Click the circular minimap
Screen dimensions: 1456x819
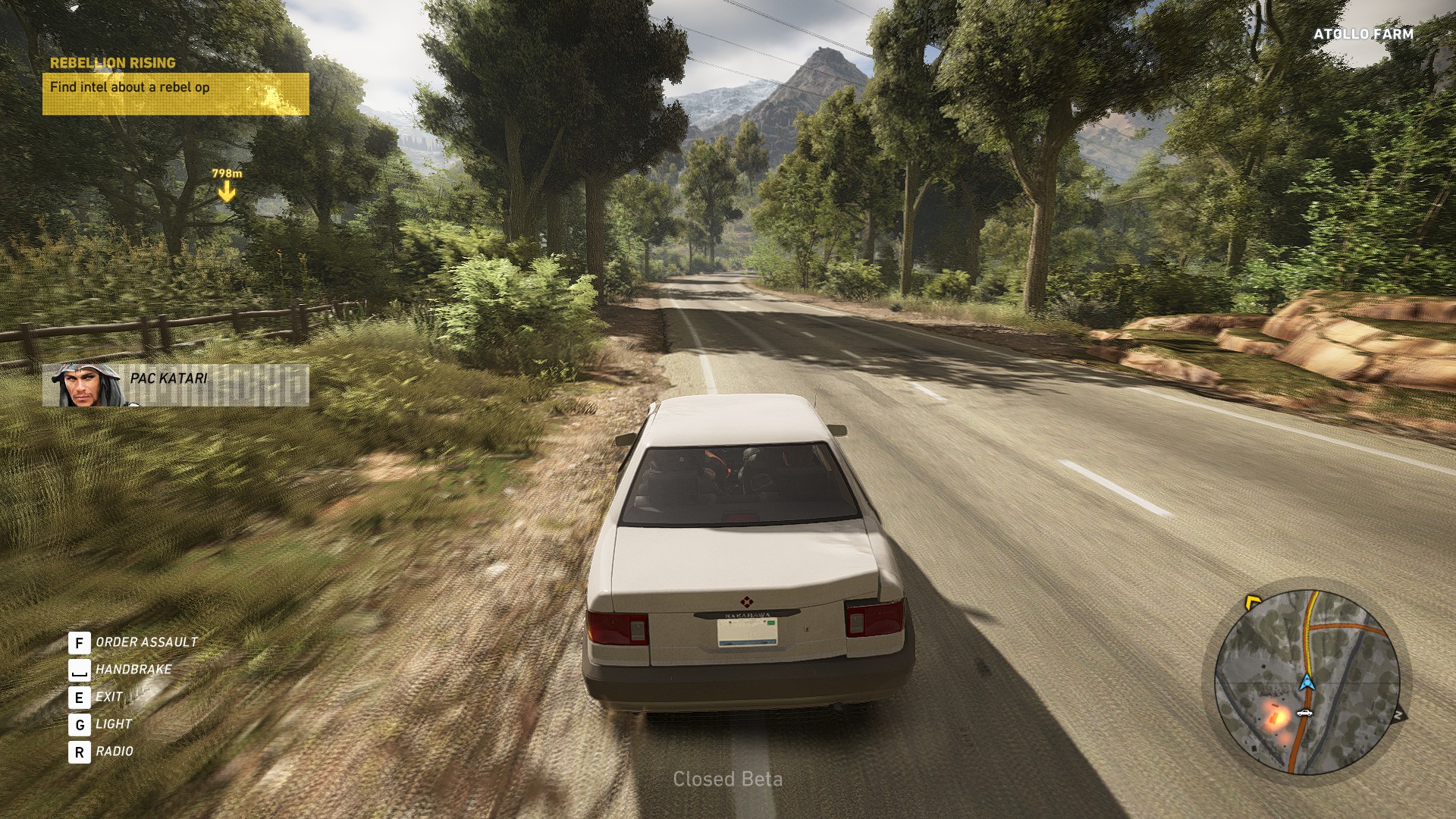pyautogui.click(x=1307, y=682)
